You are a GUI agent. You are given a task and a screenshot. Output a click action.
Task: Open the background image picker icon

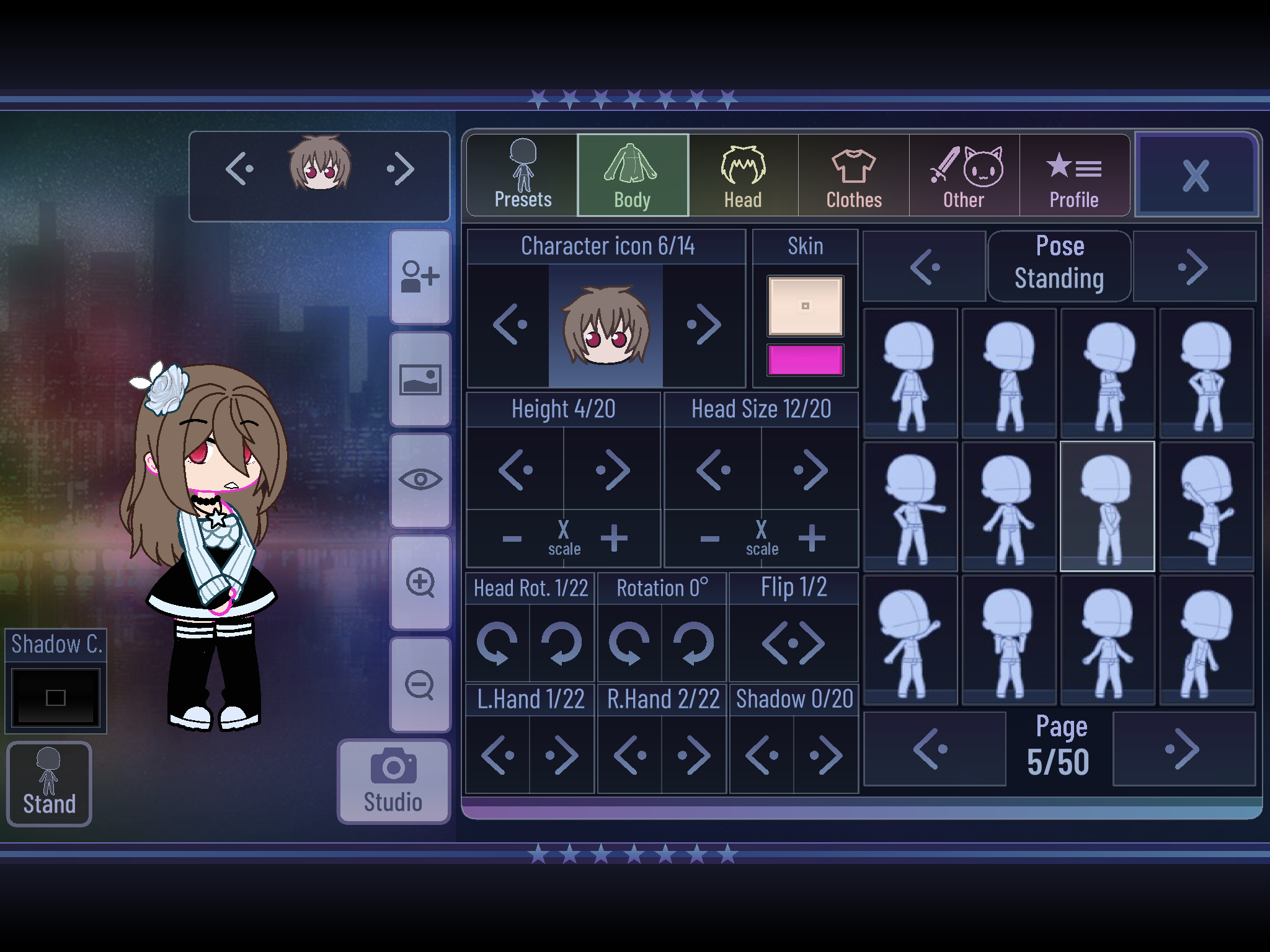420,379
